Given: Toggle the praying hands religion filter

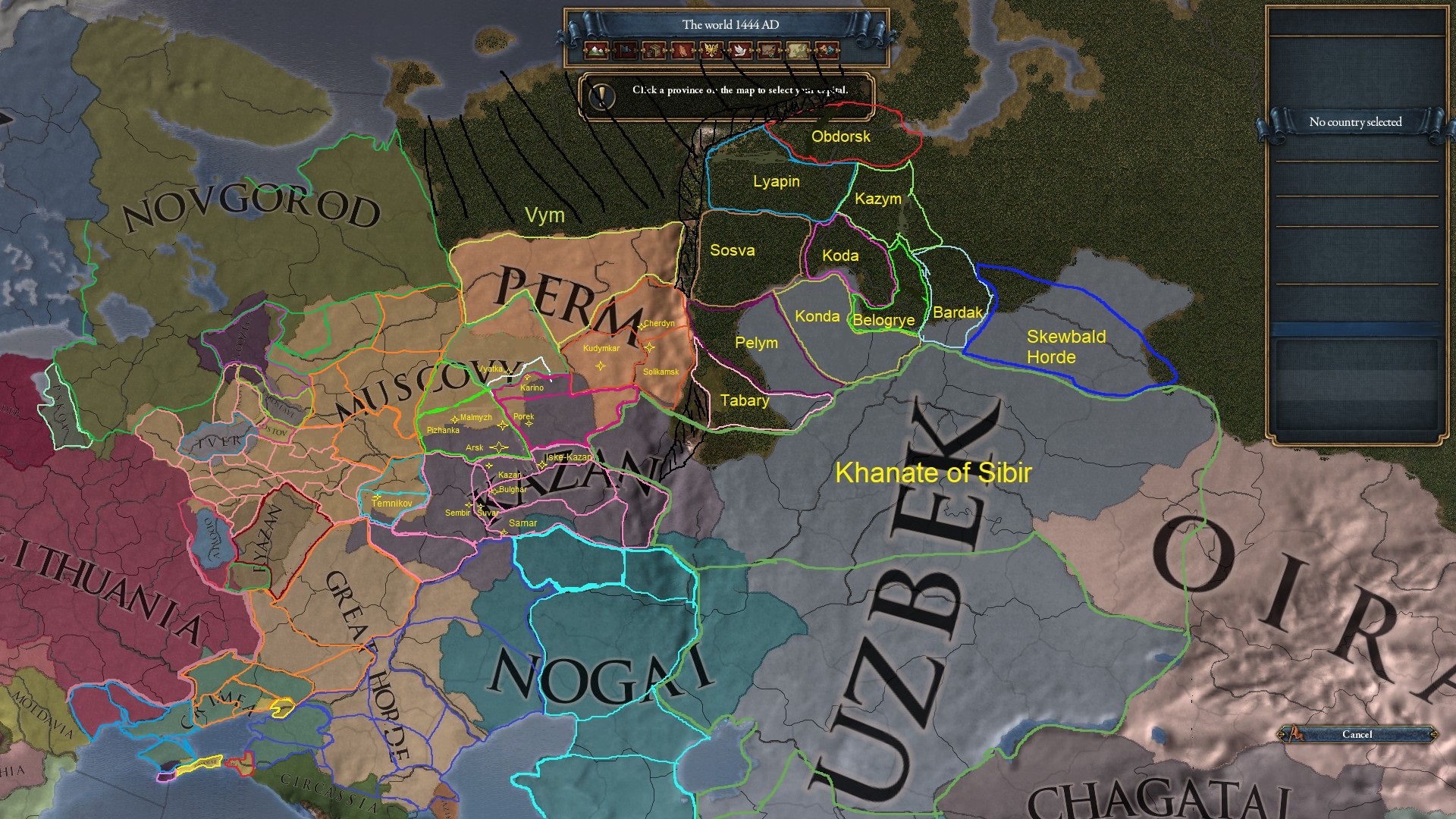Looking at the screenshot, I should 682,50.
